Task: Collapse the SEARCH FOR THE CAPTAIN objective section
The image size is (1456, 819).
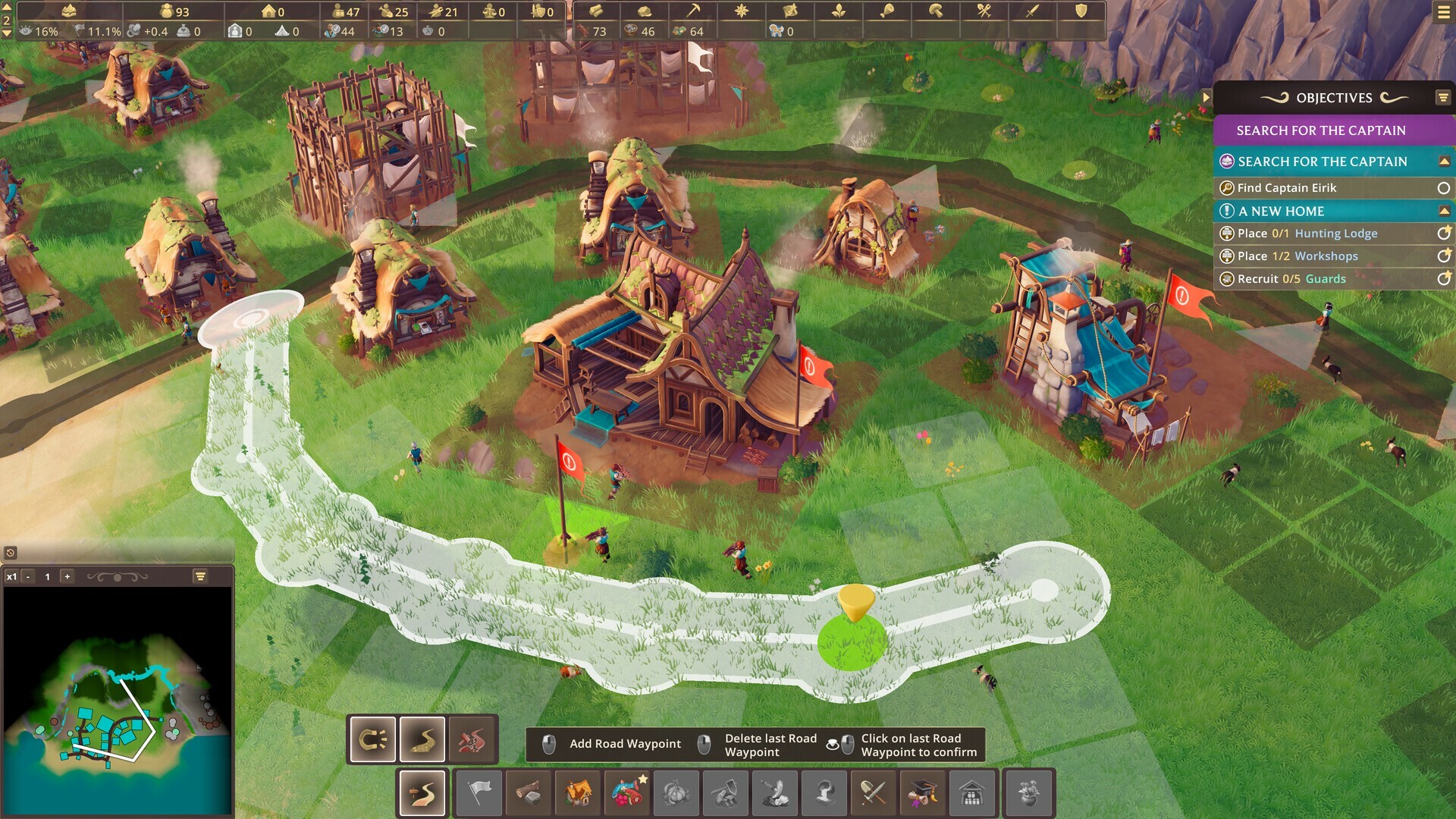Action: [1443, 162]
